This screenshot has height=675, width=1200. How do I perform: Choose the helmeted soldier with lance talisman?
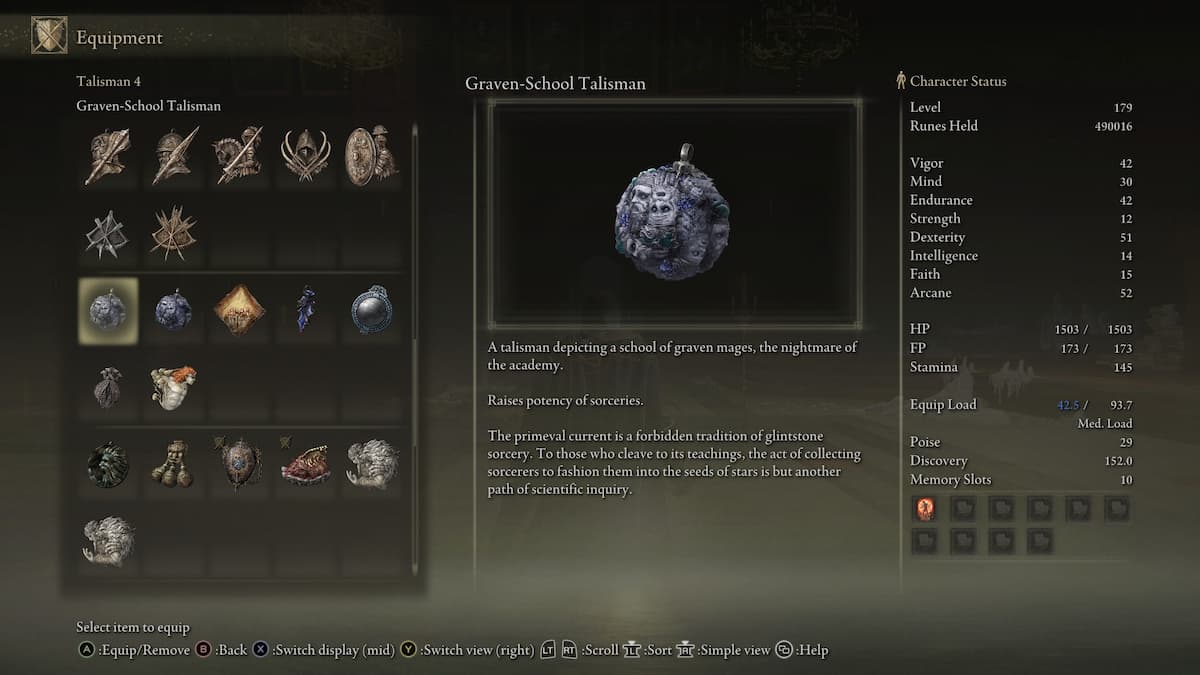pos(173,156)
